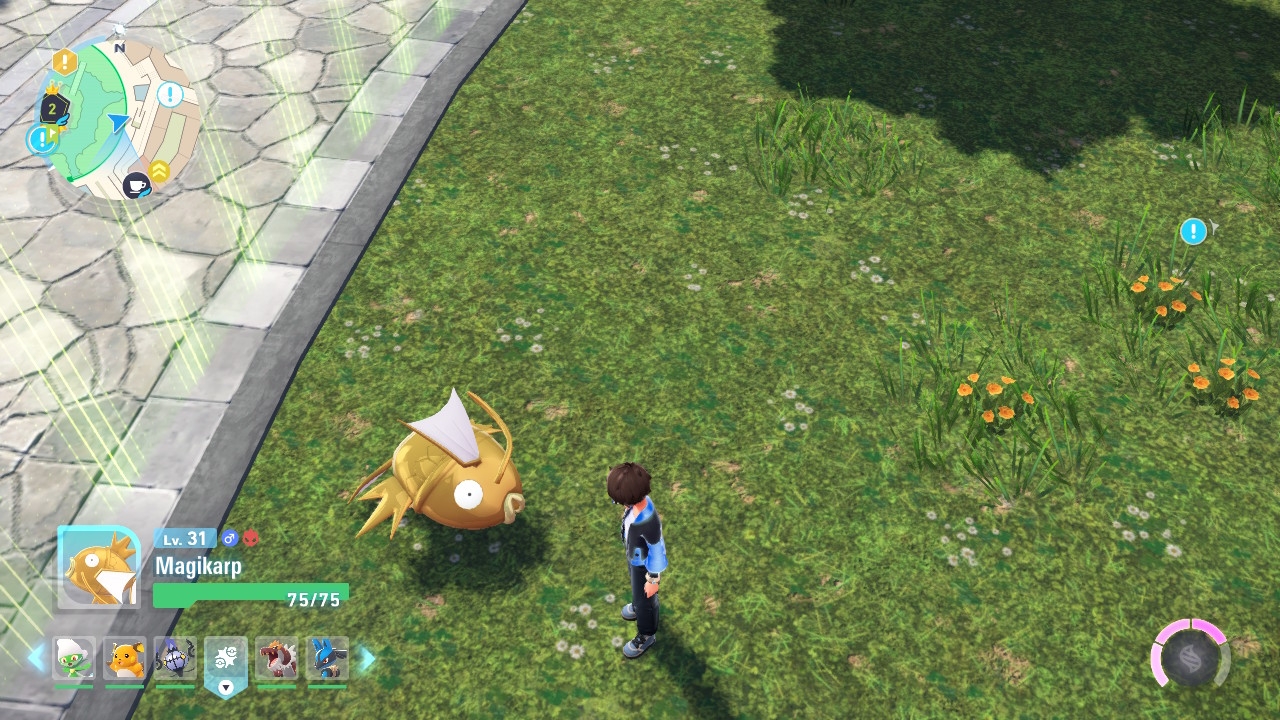Click the Magikarp portrait in party panel
Image resolution: width=1280 pixels, height=720 pixels.
point(99,567)
